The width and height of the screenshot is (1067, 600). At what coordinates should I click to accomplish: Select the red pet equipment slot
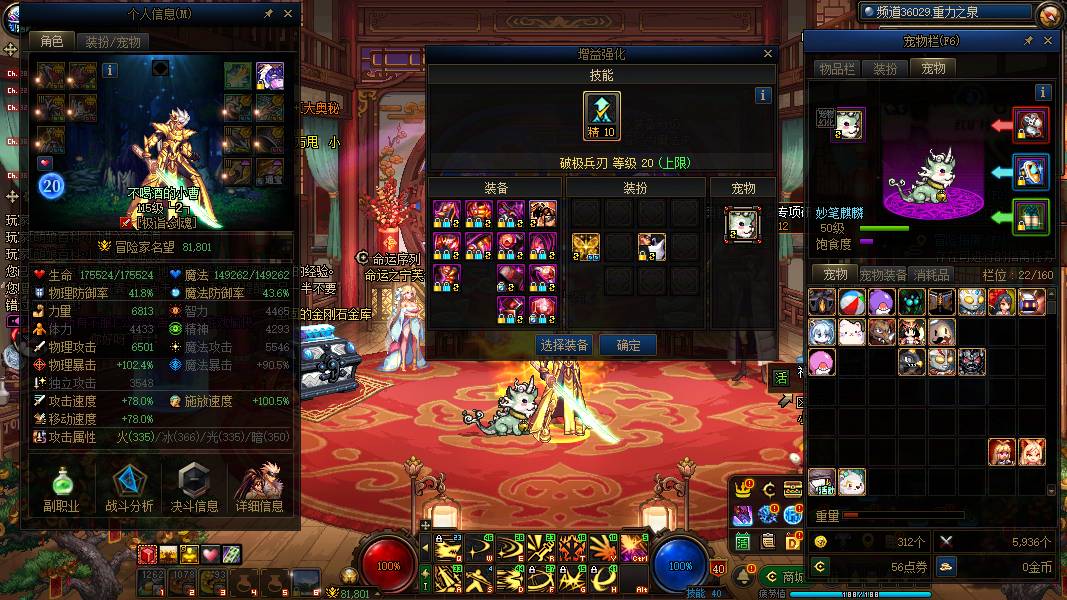[x=1031, y=125]
